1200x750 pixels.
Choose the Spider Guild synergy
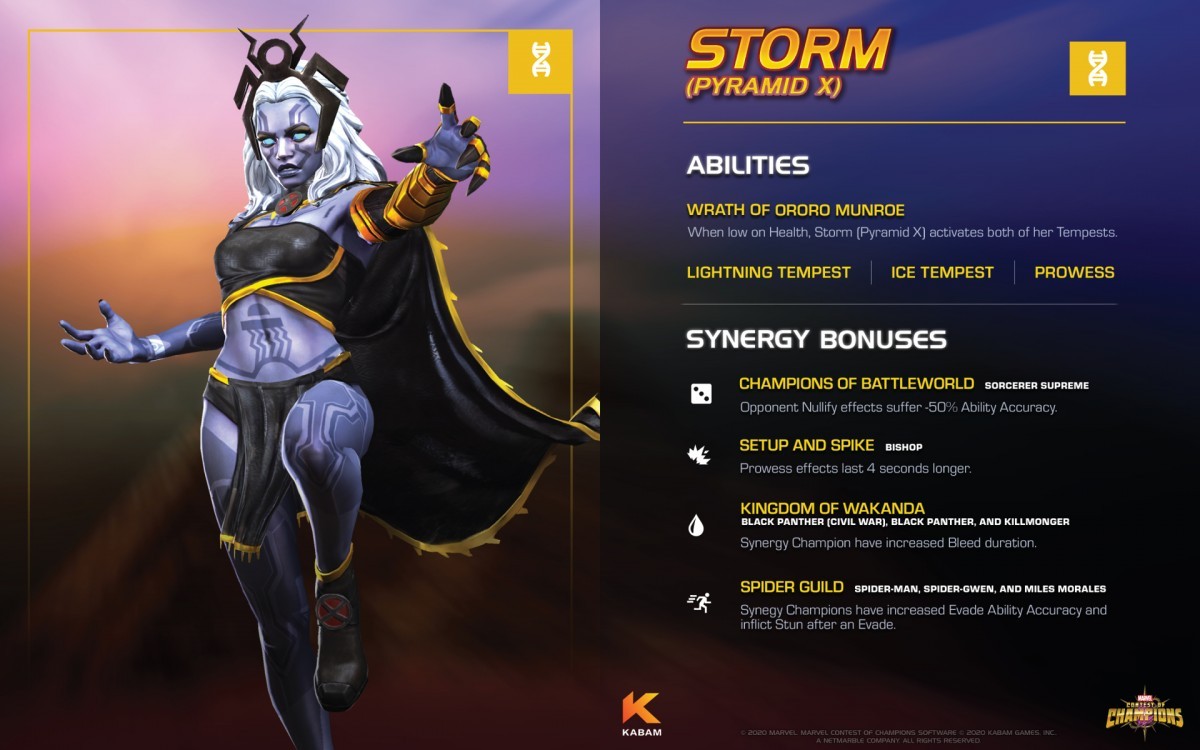click(x=791, y=587)
